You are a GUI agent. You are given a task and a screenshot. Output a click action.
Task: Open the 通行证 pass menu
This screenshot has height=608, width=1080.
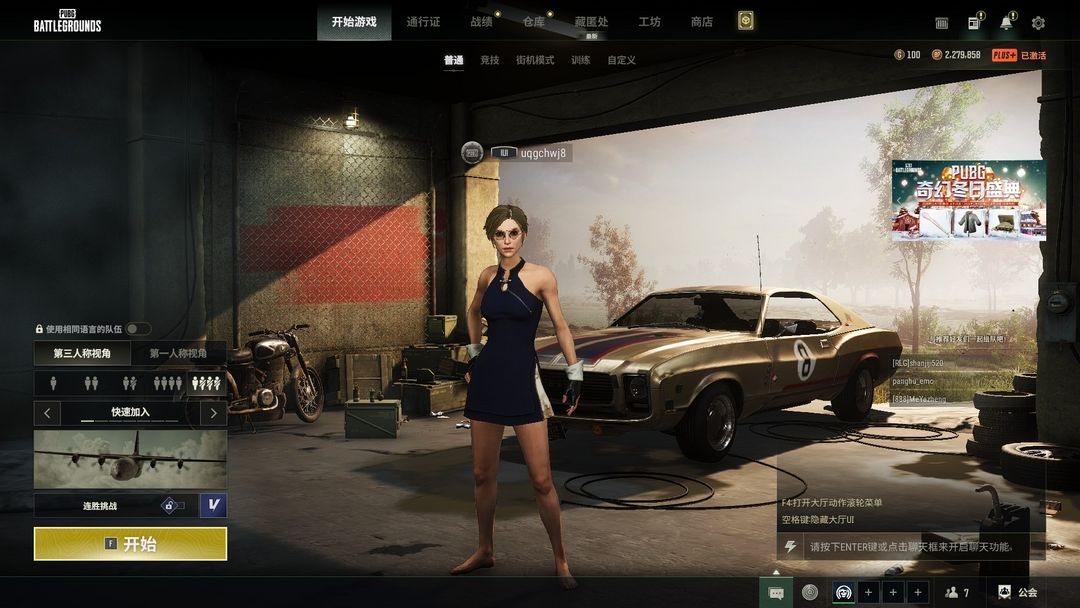tap(424, 22)
